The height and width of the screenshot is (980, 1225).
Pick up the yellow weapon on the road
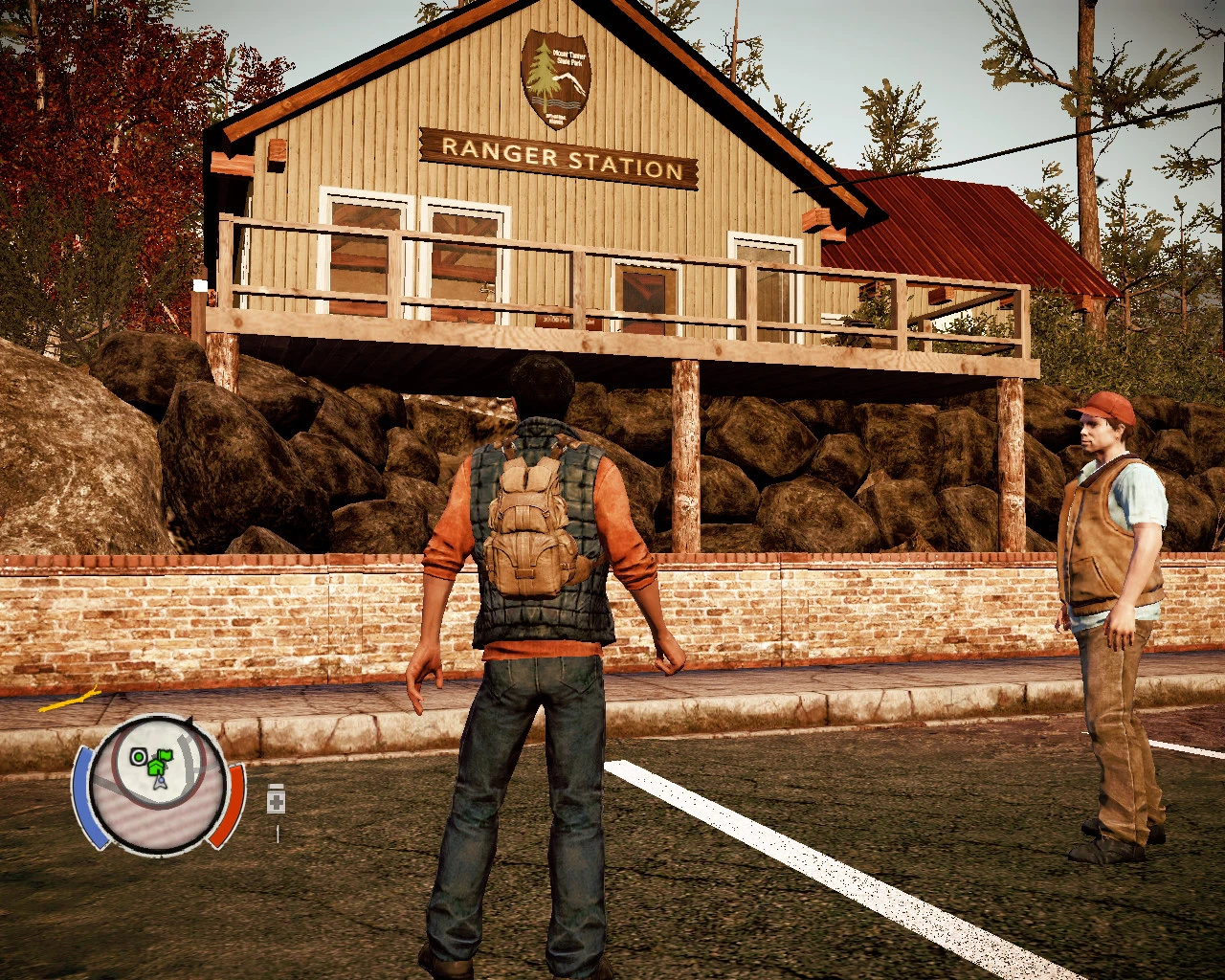(70, 701)
